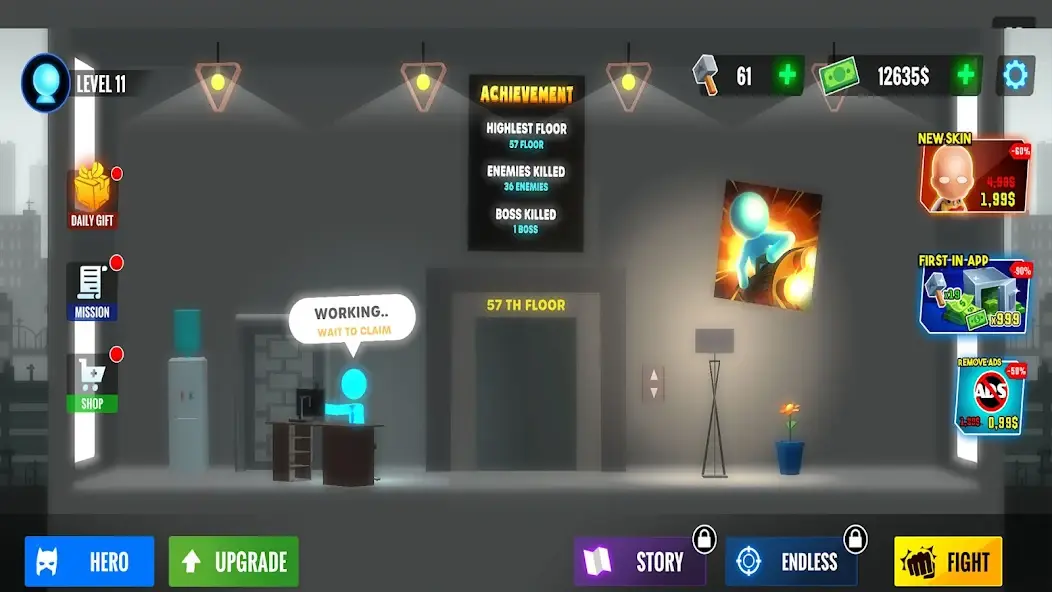Start a battle with Fight button

tap(947, 561)
